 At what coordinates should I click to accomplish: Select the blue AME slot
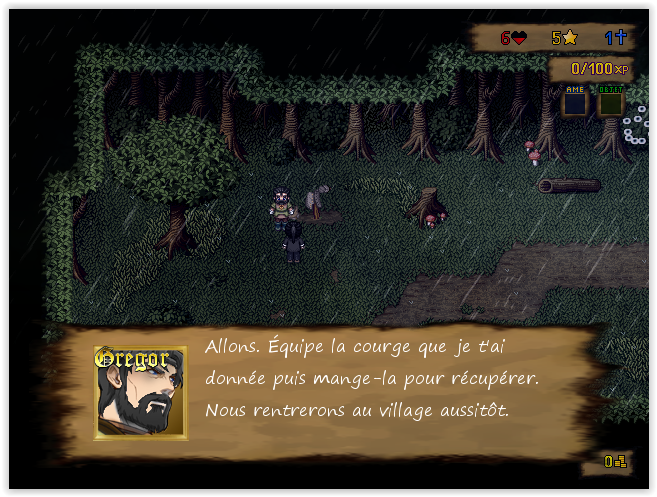(574, 103)
